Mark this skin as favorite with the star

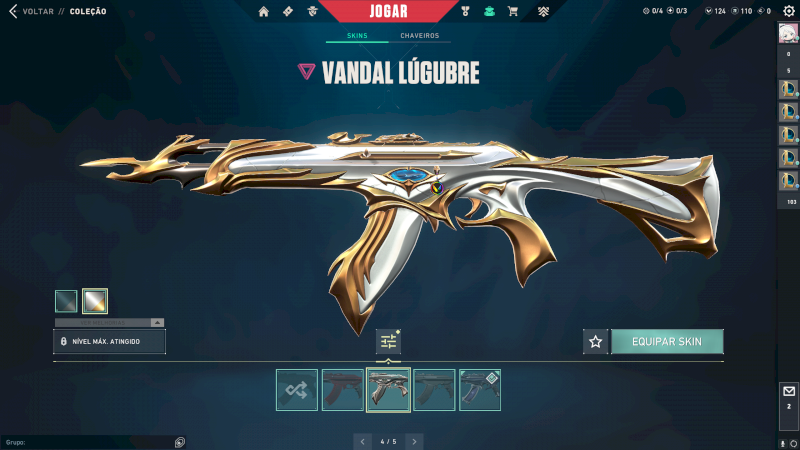[596, 342]
